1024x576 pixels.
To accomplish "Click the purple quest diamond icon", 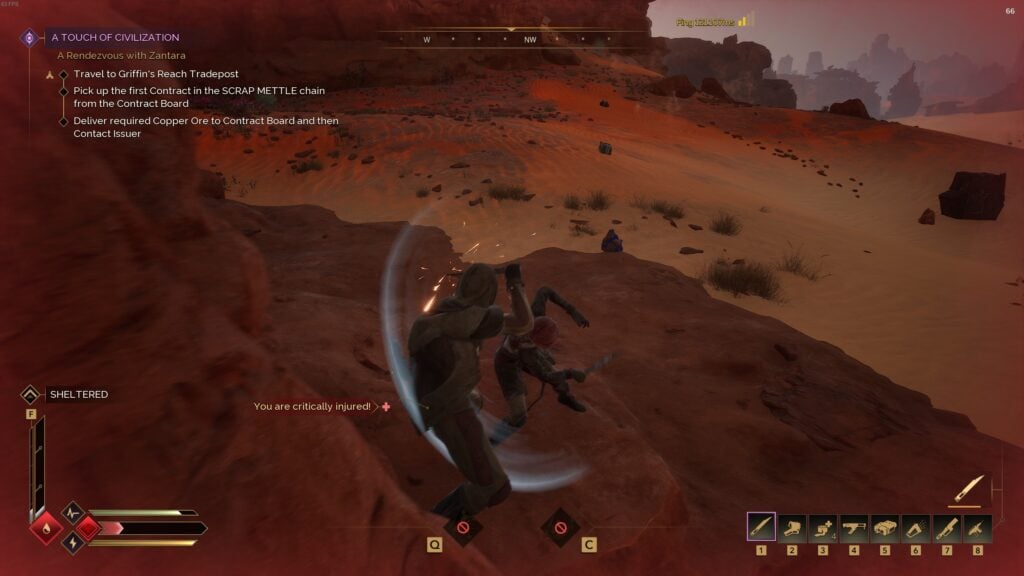I will pos(30,38).
